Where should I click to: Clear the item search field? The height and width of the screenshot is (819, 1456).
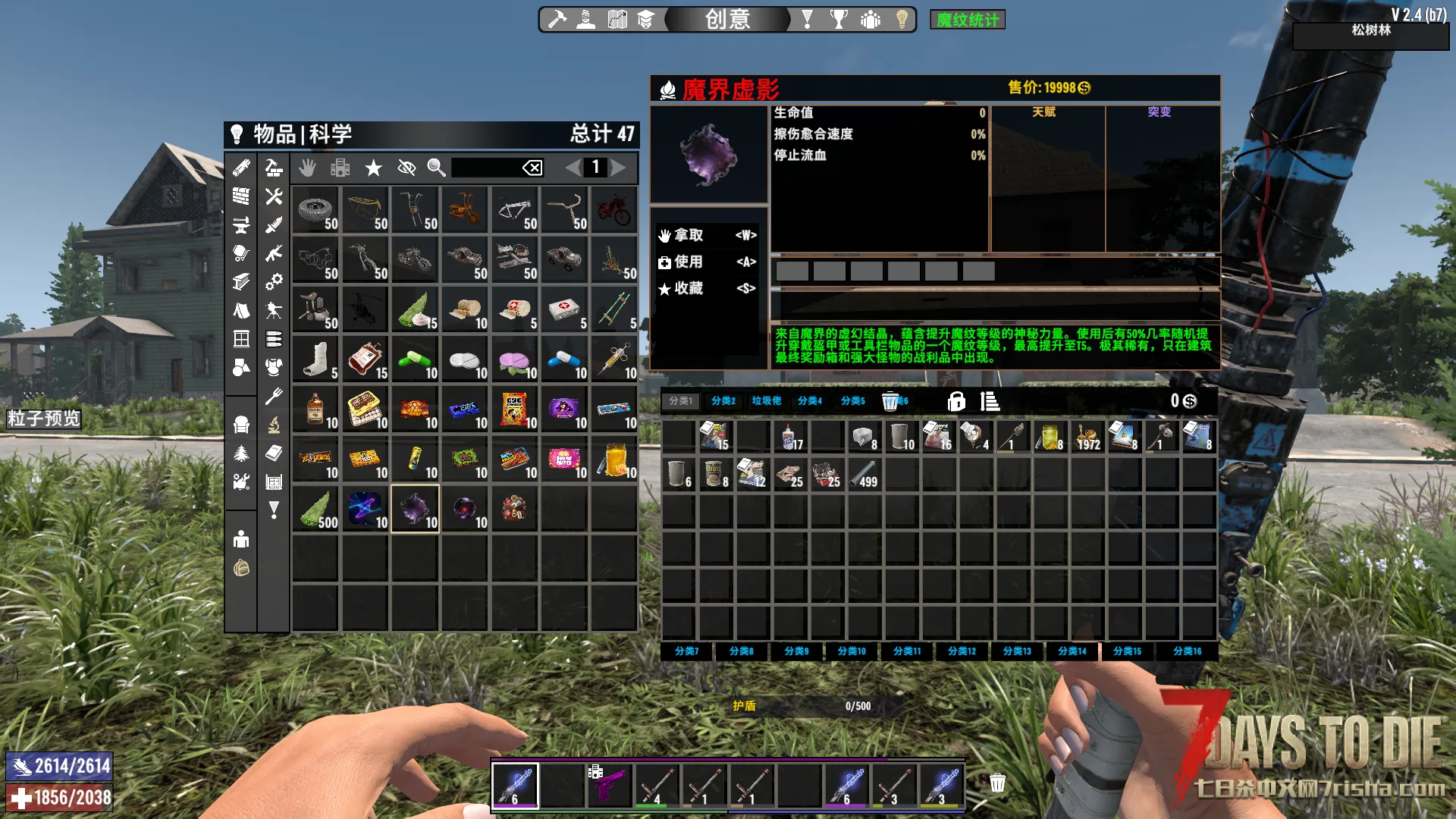tap(532, 168)
